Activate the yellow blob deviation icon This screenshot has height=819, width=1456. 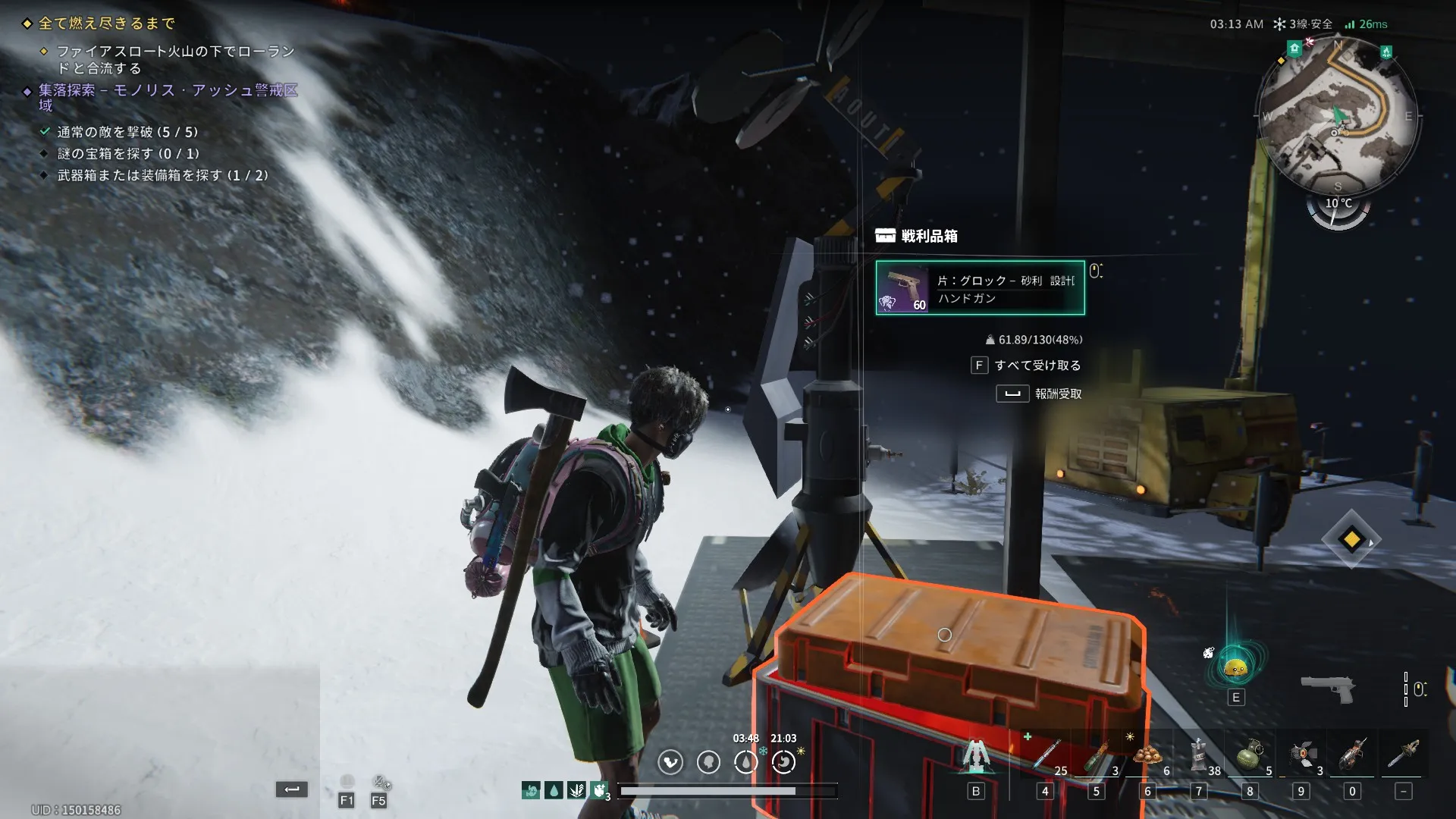coord(1236,667)
